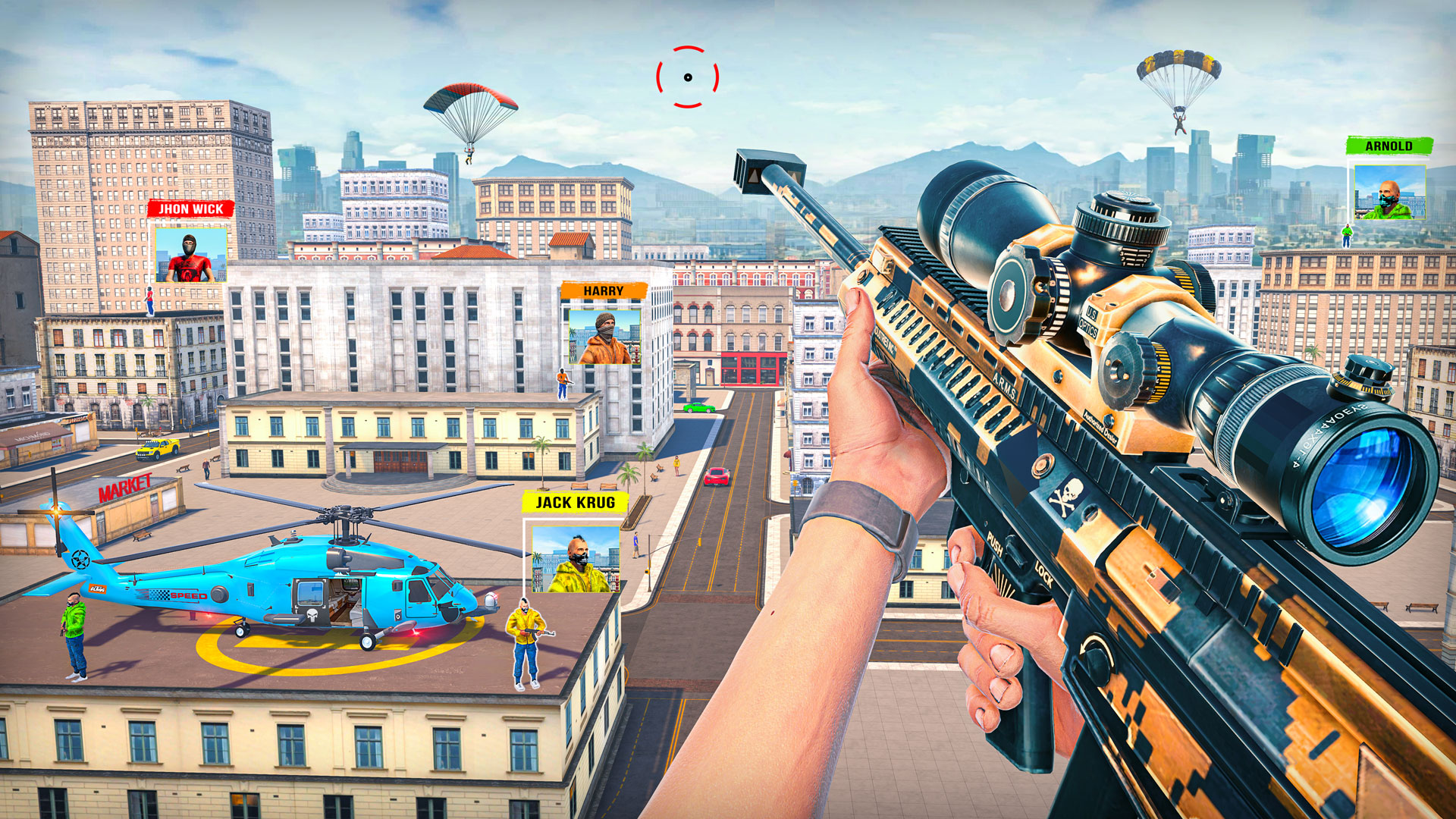Click the red crosshair reticle in the sky
Image resolution: width=1456 pixels, height=819 pixels.
pos(687,76)
